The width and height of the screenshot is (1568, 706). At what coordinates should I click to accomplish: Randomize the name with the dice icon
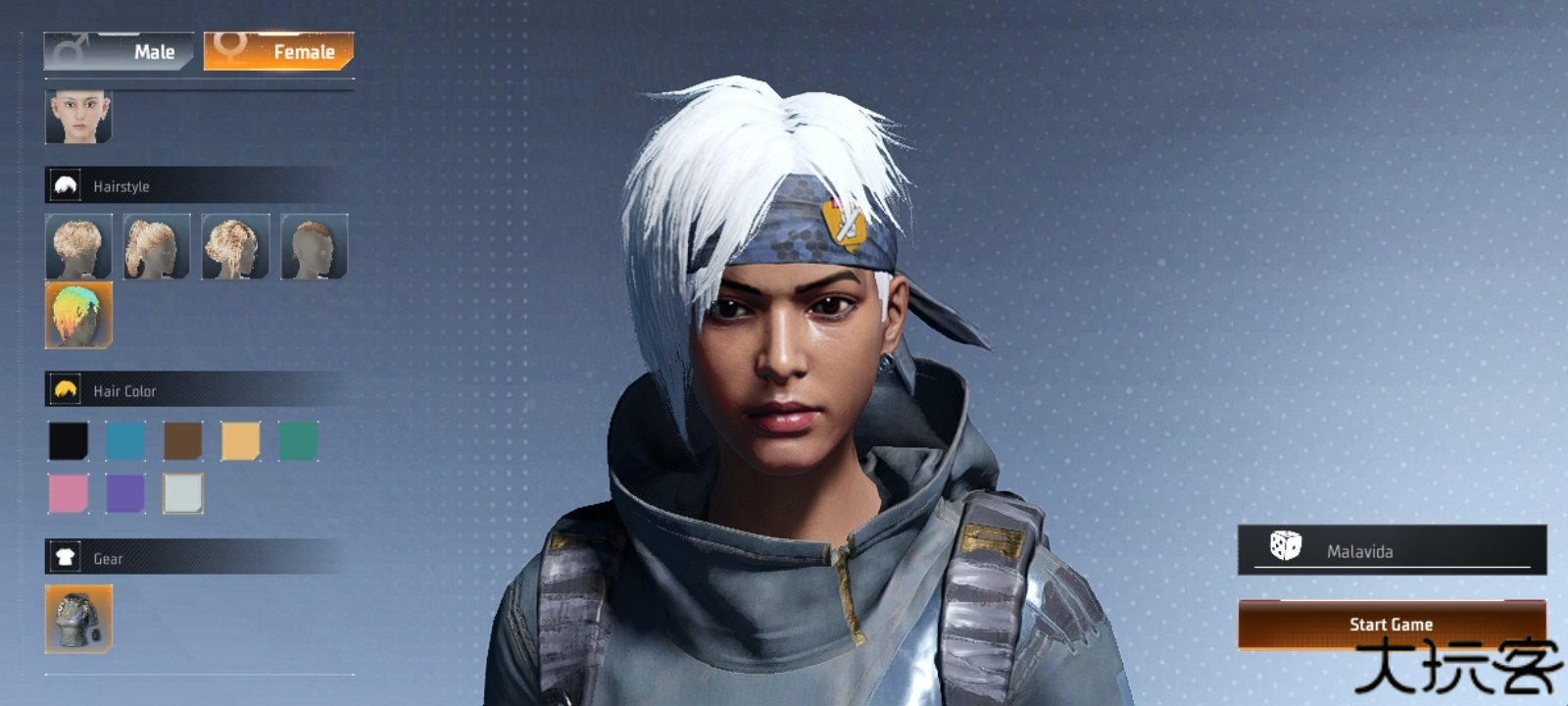pos(1285,546)
